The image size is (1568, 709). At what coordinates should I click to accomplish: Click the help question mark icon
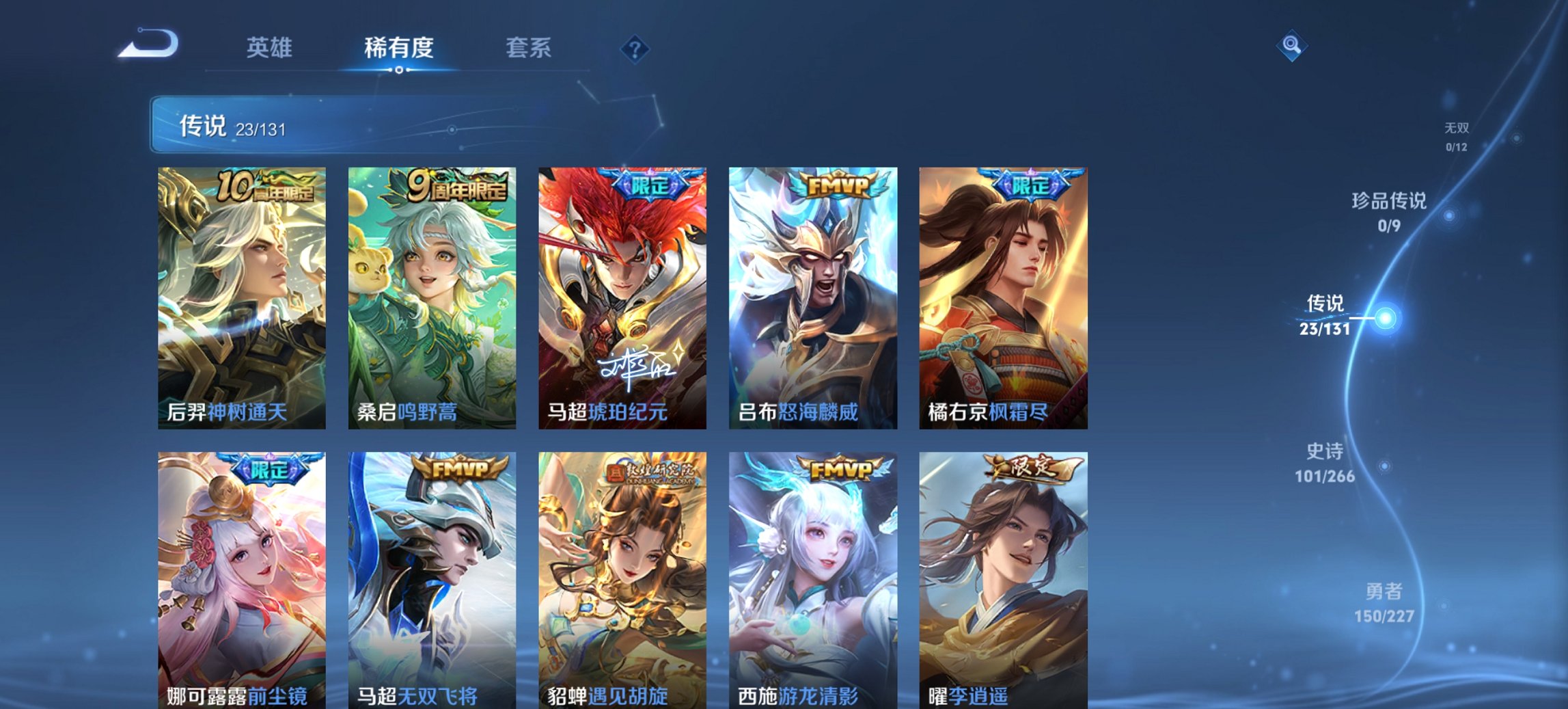(x=637, y=49)
